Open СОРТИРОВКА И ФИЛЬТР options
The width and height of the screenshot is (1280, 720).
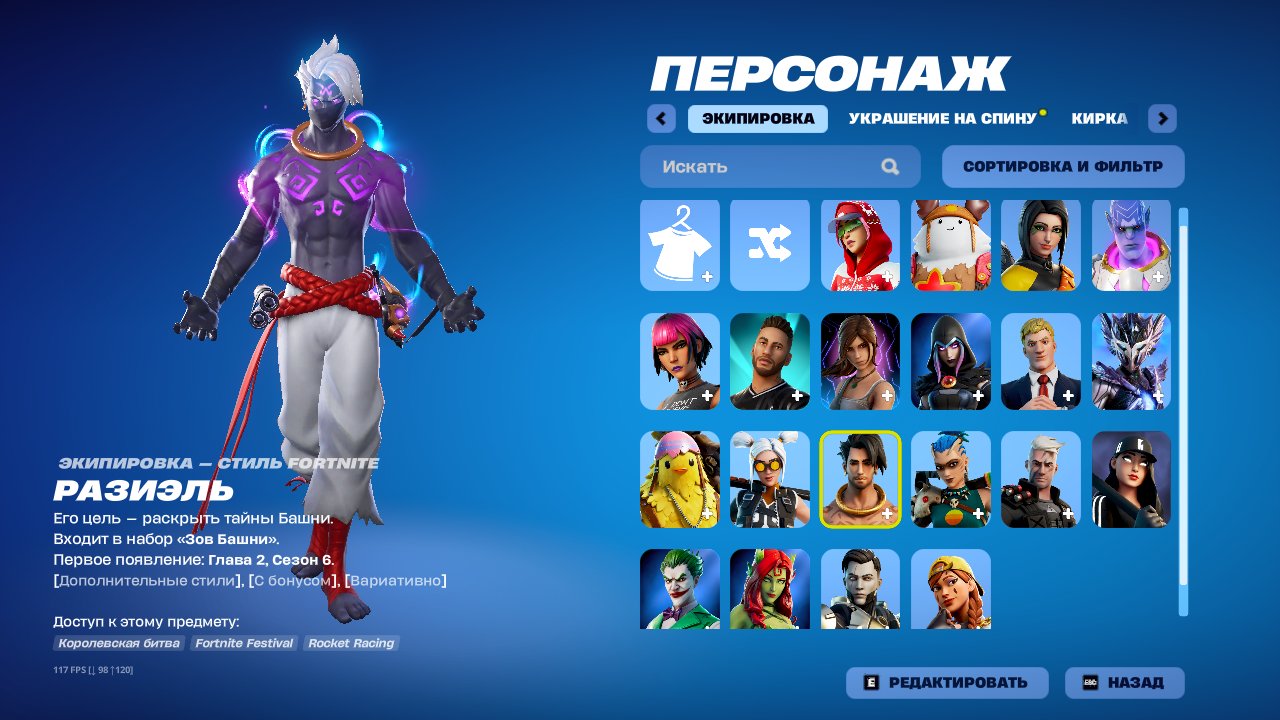[1060, 166]
